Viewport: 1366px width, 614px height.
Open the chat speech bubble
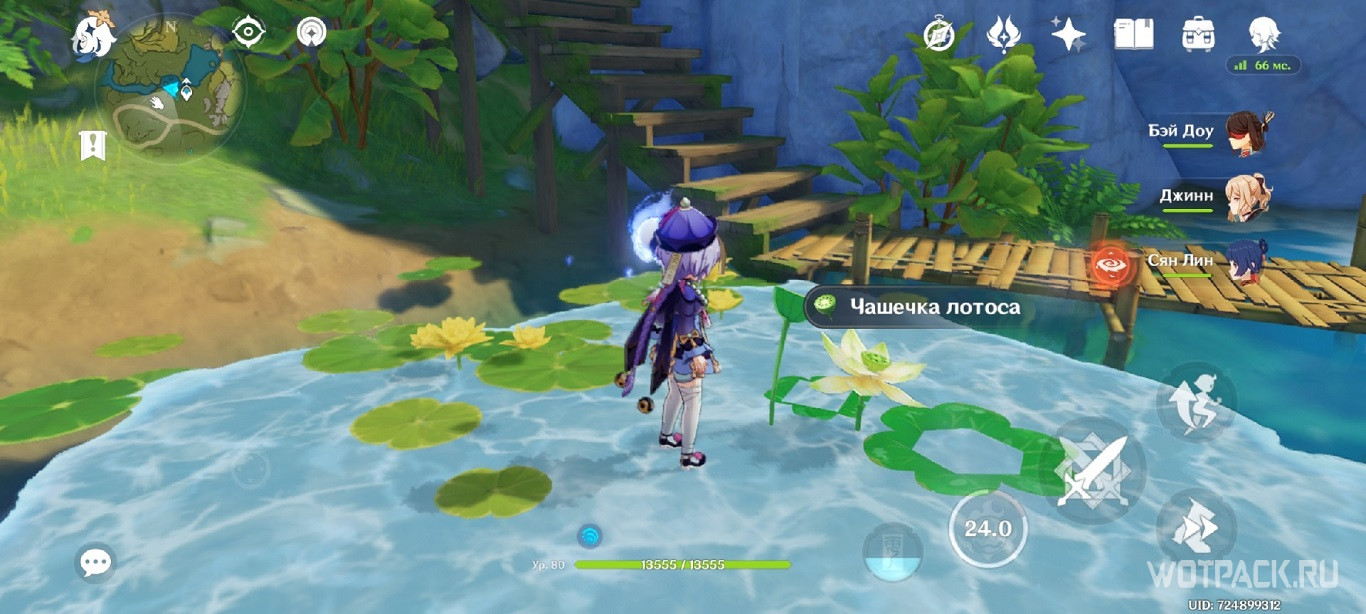click(x=95, y=563)
